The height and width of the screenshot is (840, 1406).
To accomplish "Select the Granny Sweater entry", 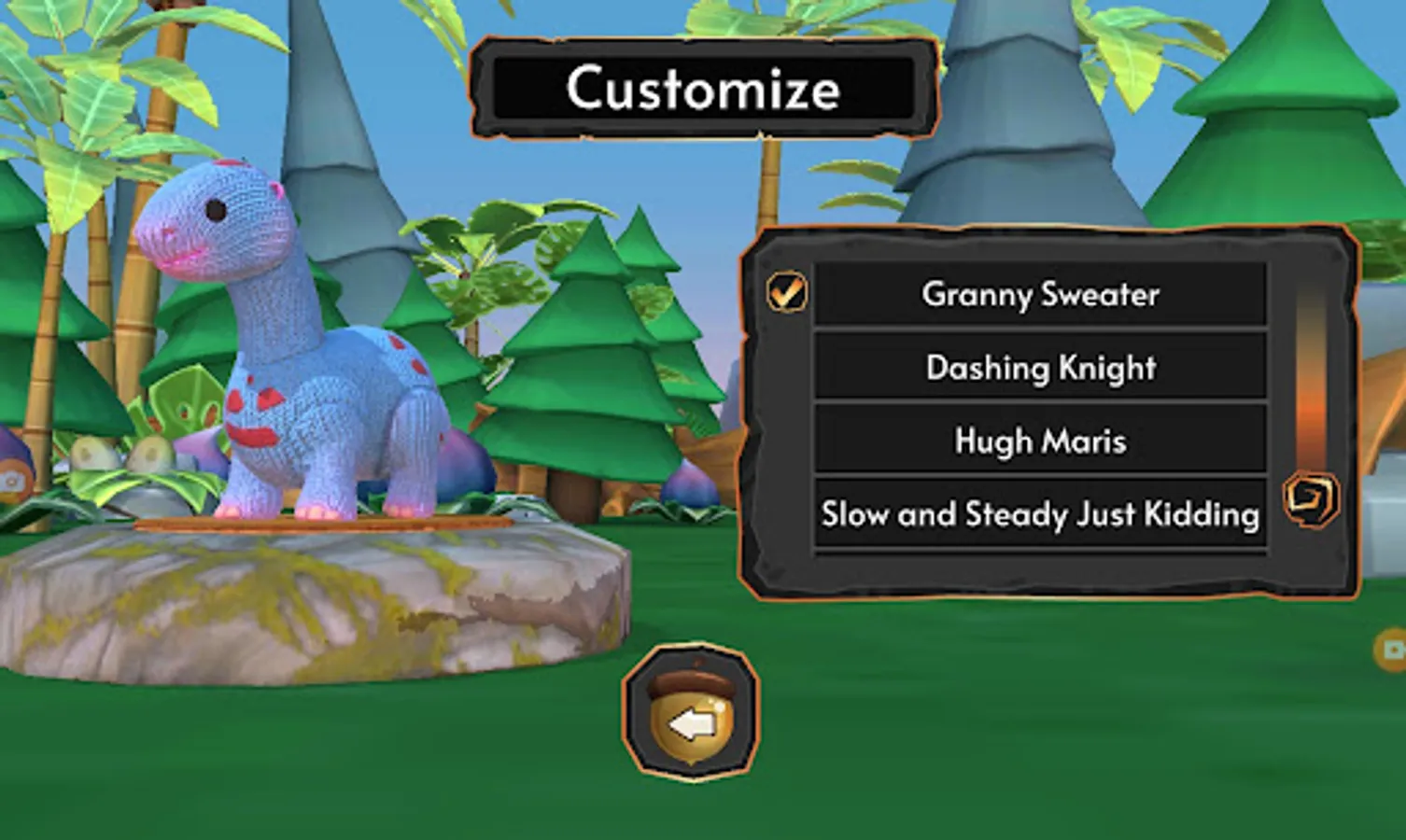I will point(1039,294).
